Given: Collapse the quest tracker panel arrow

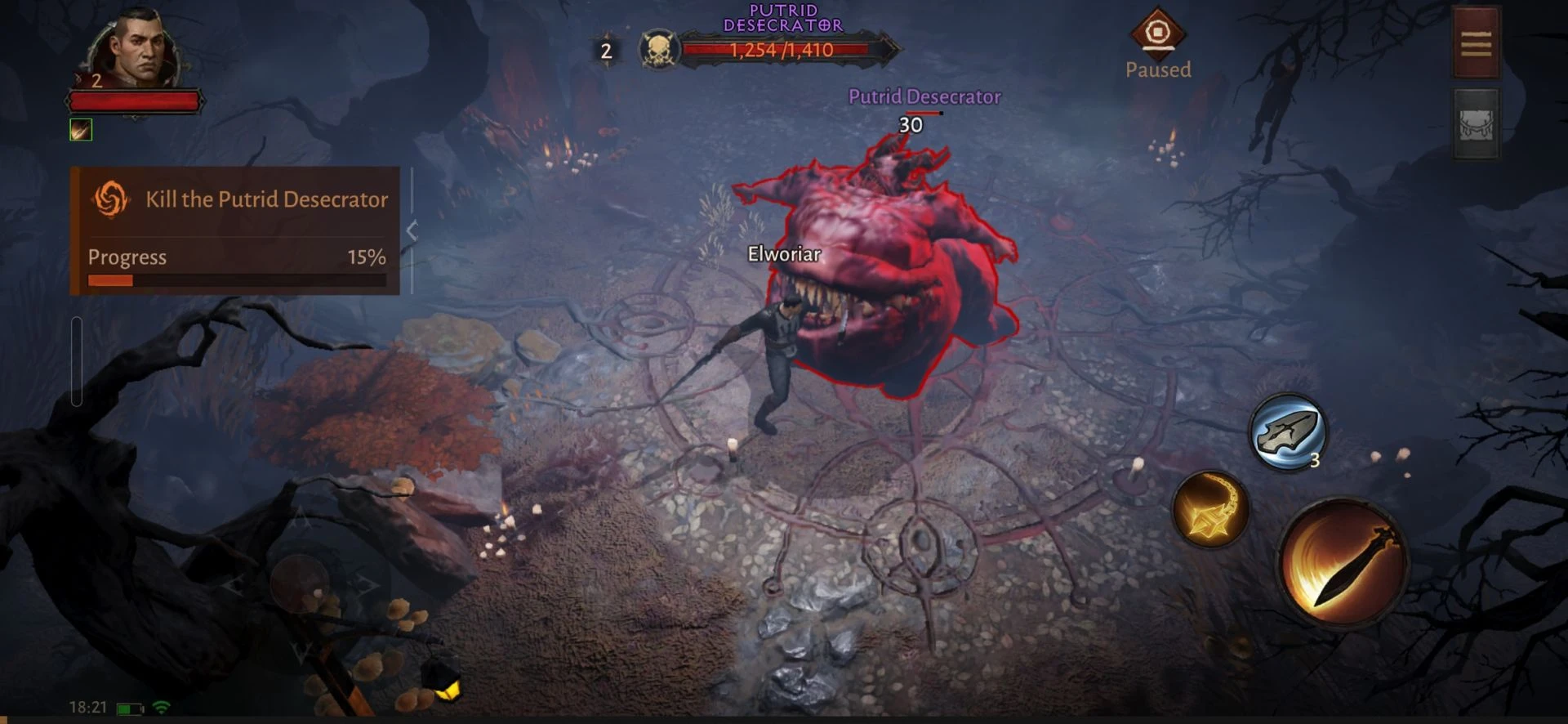Looking at the screenshot, I should (412, 231).
